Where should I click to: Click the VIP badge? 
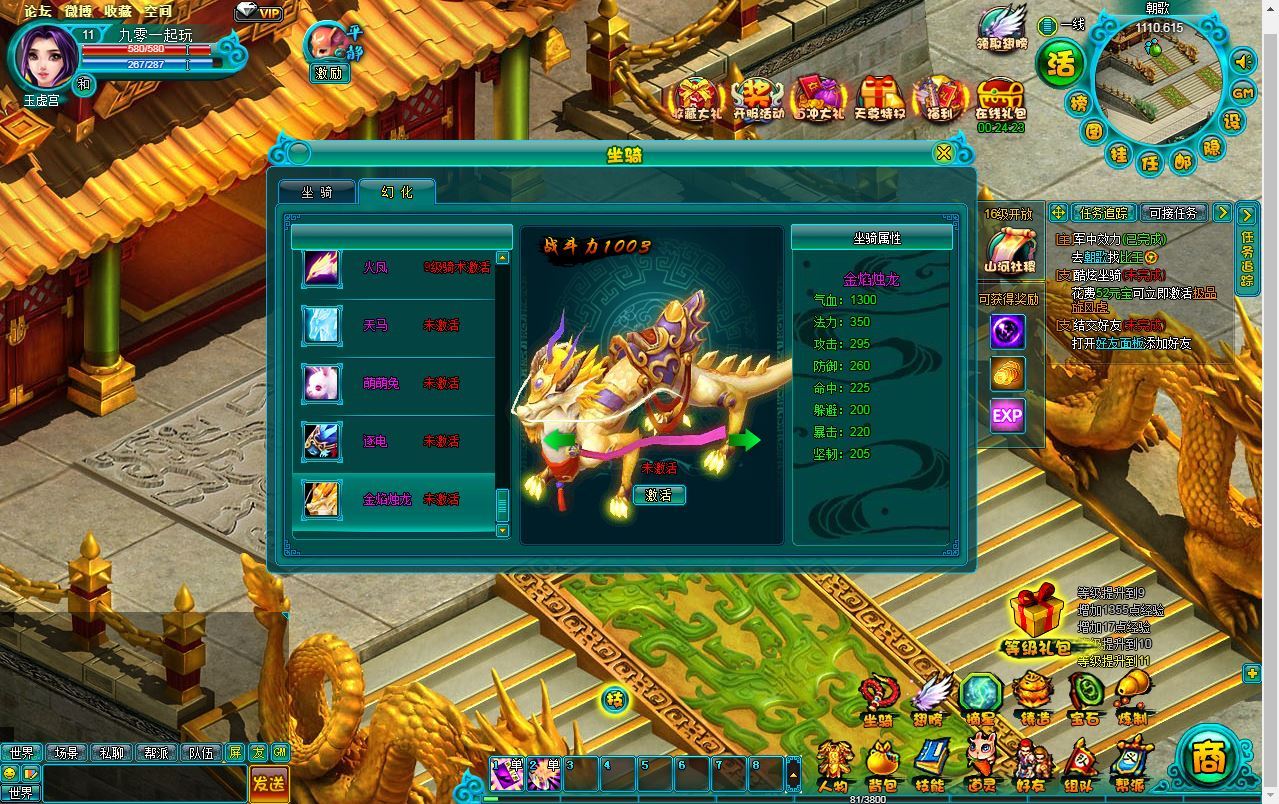point(260,12)
